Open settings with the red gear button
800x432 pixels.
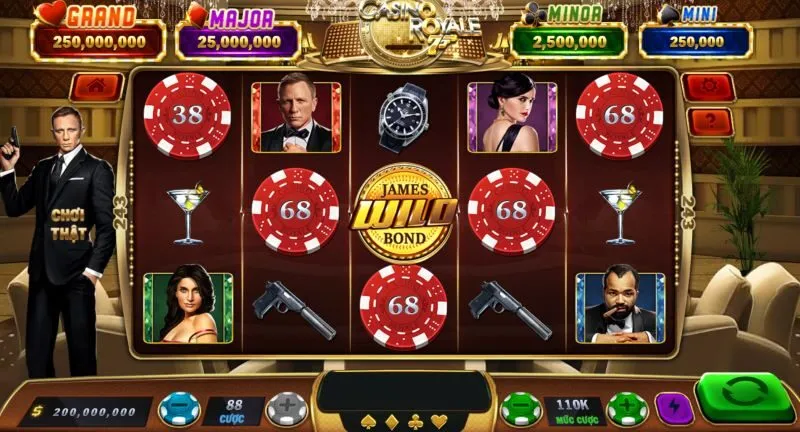tap(709, 87)
